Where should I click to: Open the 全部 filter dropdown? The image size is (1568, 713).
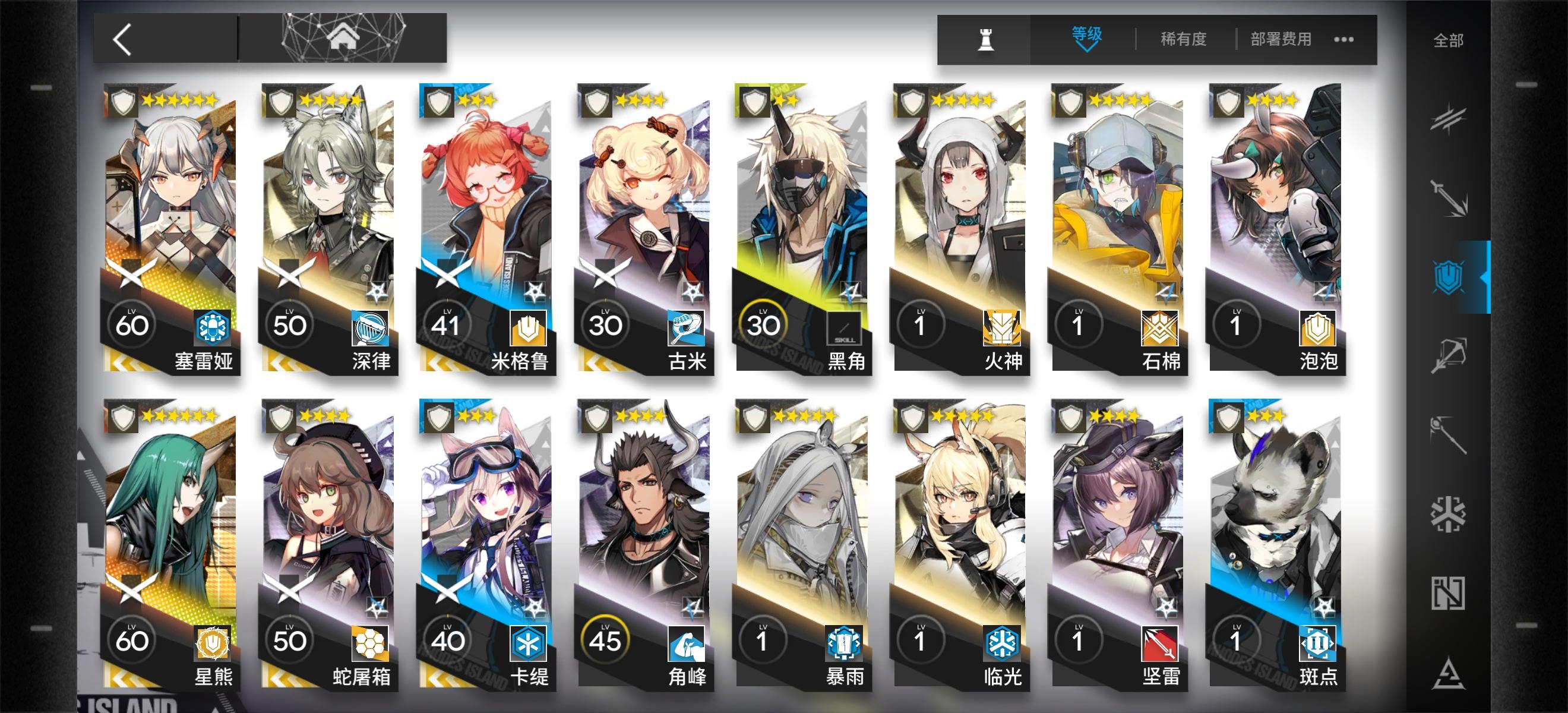coord(1448,39)
